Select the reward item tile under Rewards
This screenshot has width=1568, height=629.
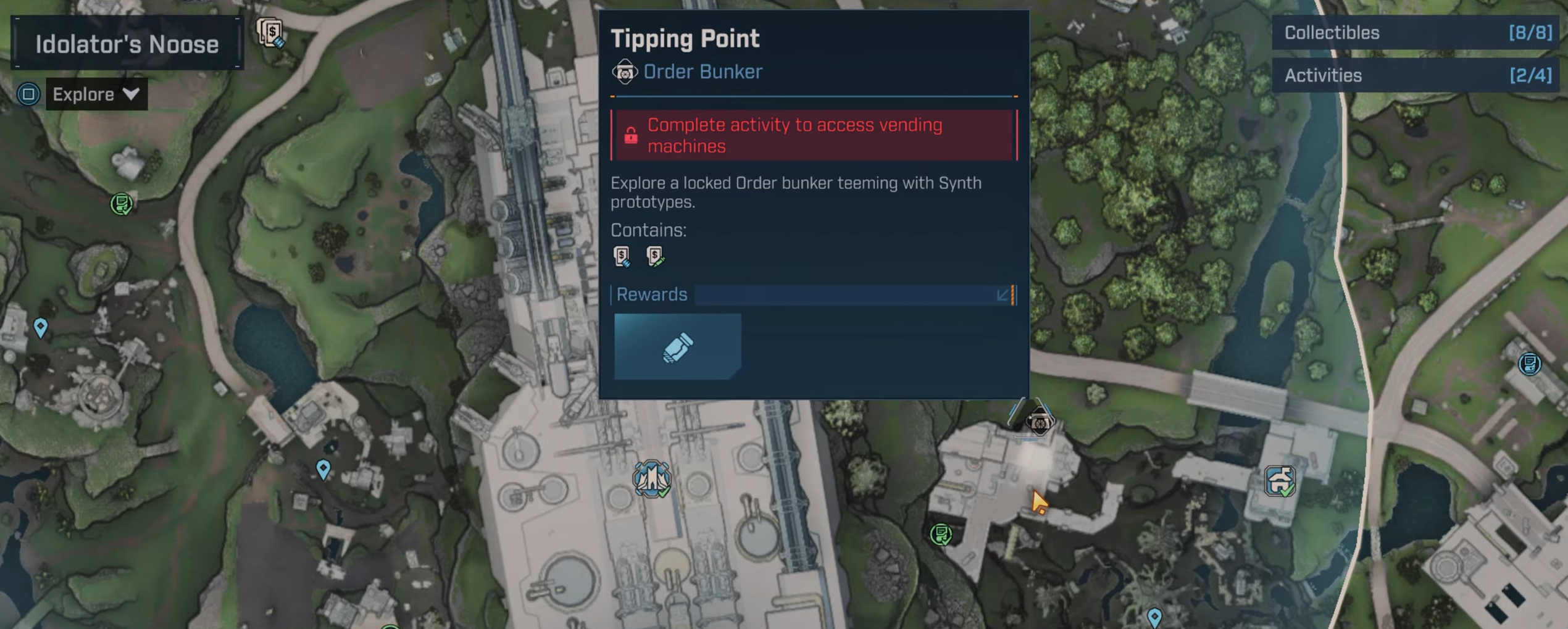click(677, 346)
